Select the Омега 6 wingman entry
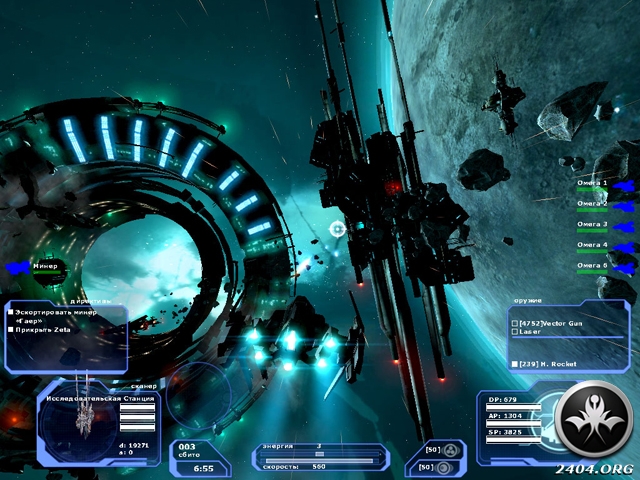This screenshot has height=480, width=640. click(592, 265)
